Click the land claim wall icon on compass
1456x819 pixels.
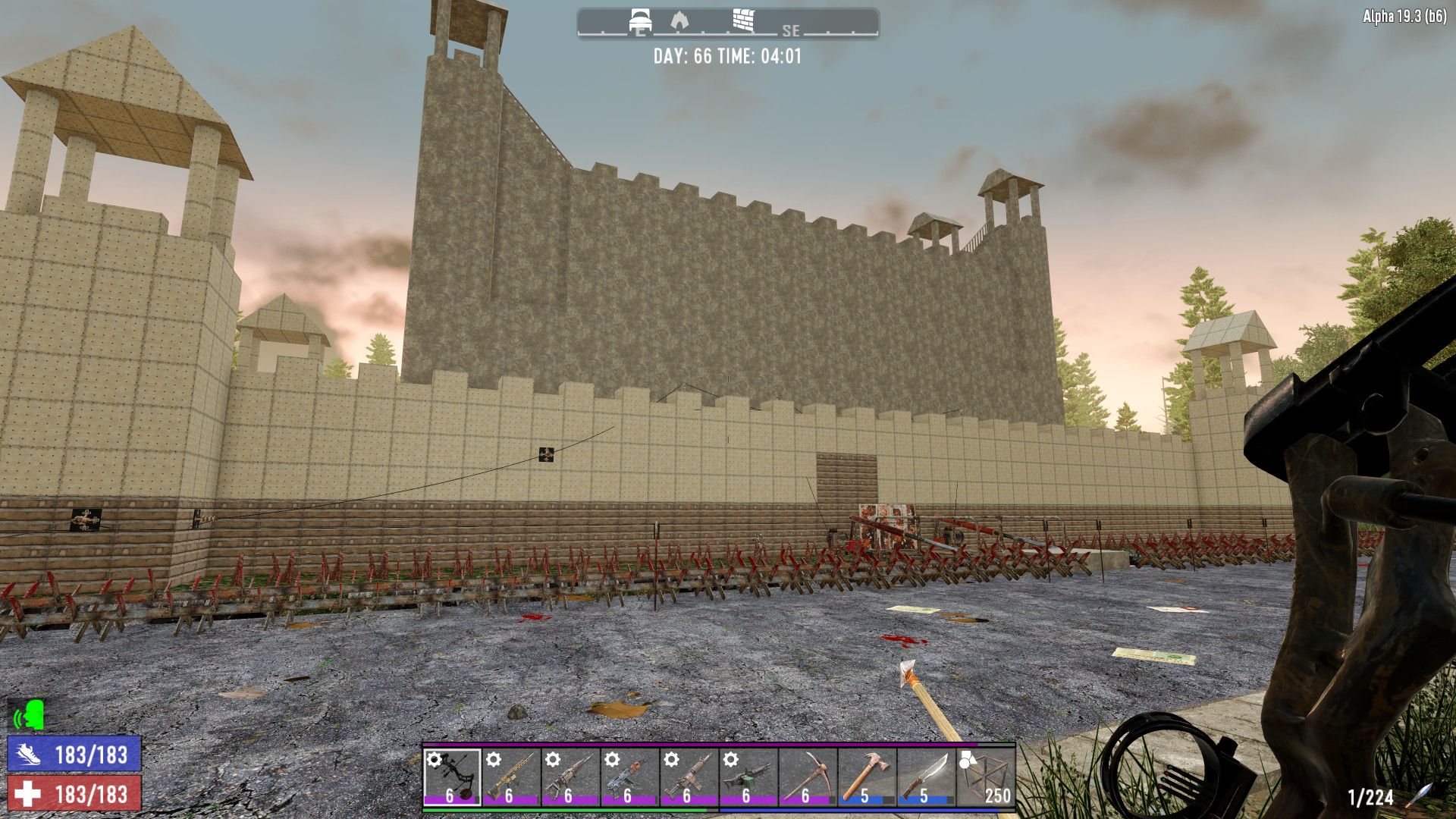(742, 20)
